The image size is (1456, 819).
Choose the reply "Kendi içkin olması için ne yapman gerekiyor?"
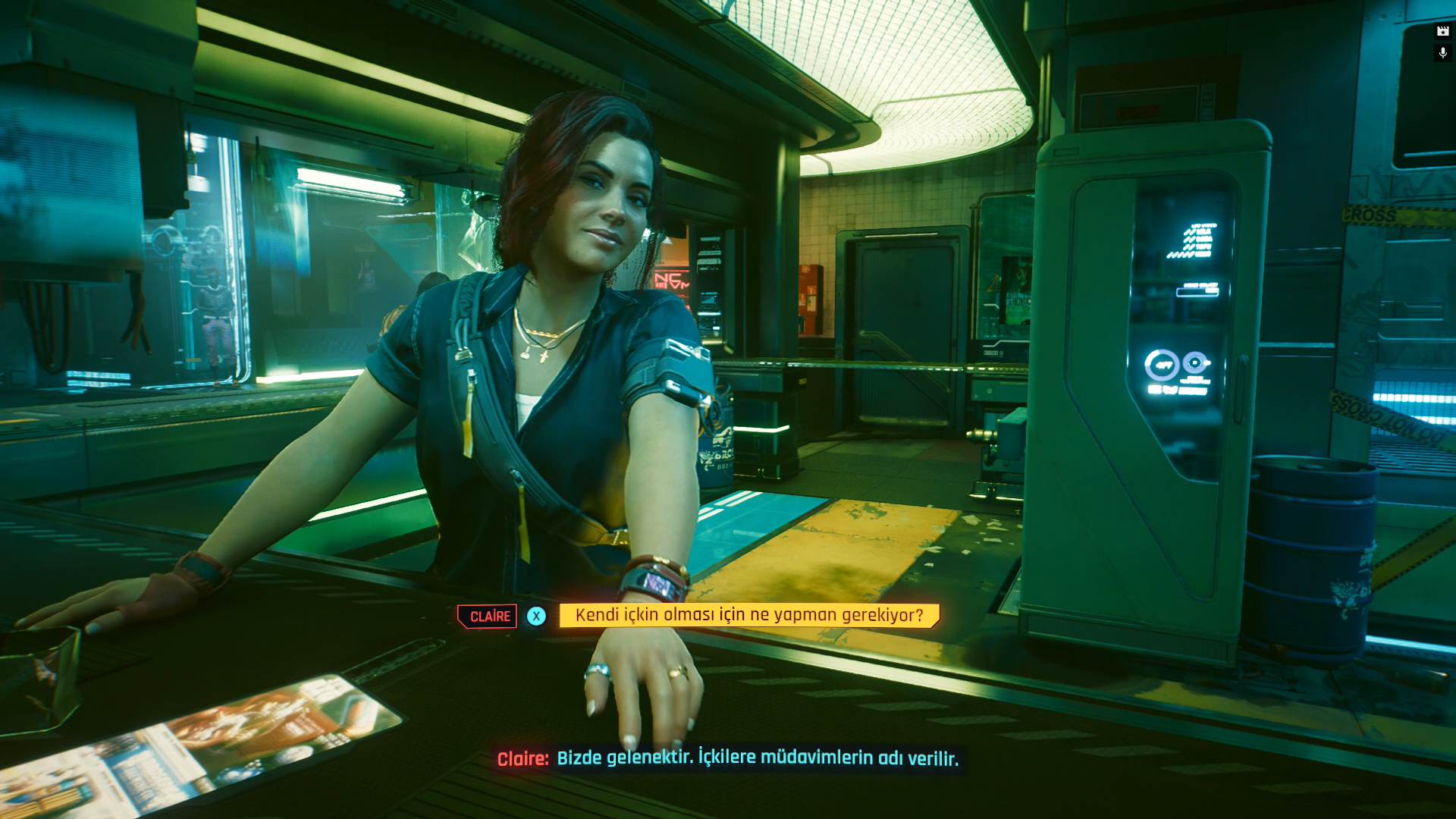point(748,615)
